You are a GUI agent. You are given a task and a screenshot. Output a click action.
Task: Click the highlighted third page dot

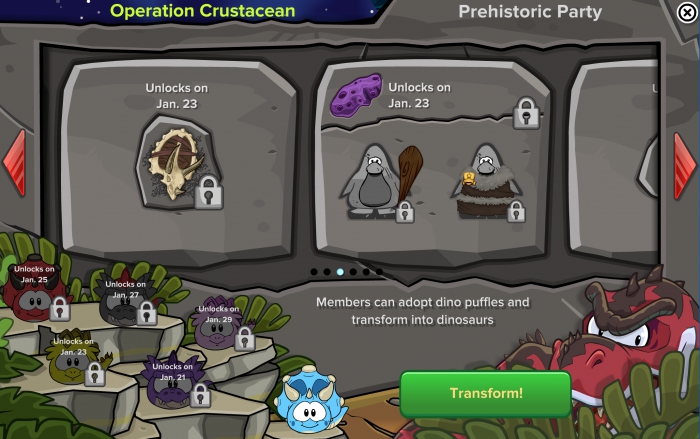340,271
